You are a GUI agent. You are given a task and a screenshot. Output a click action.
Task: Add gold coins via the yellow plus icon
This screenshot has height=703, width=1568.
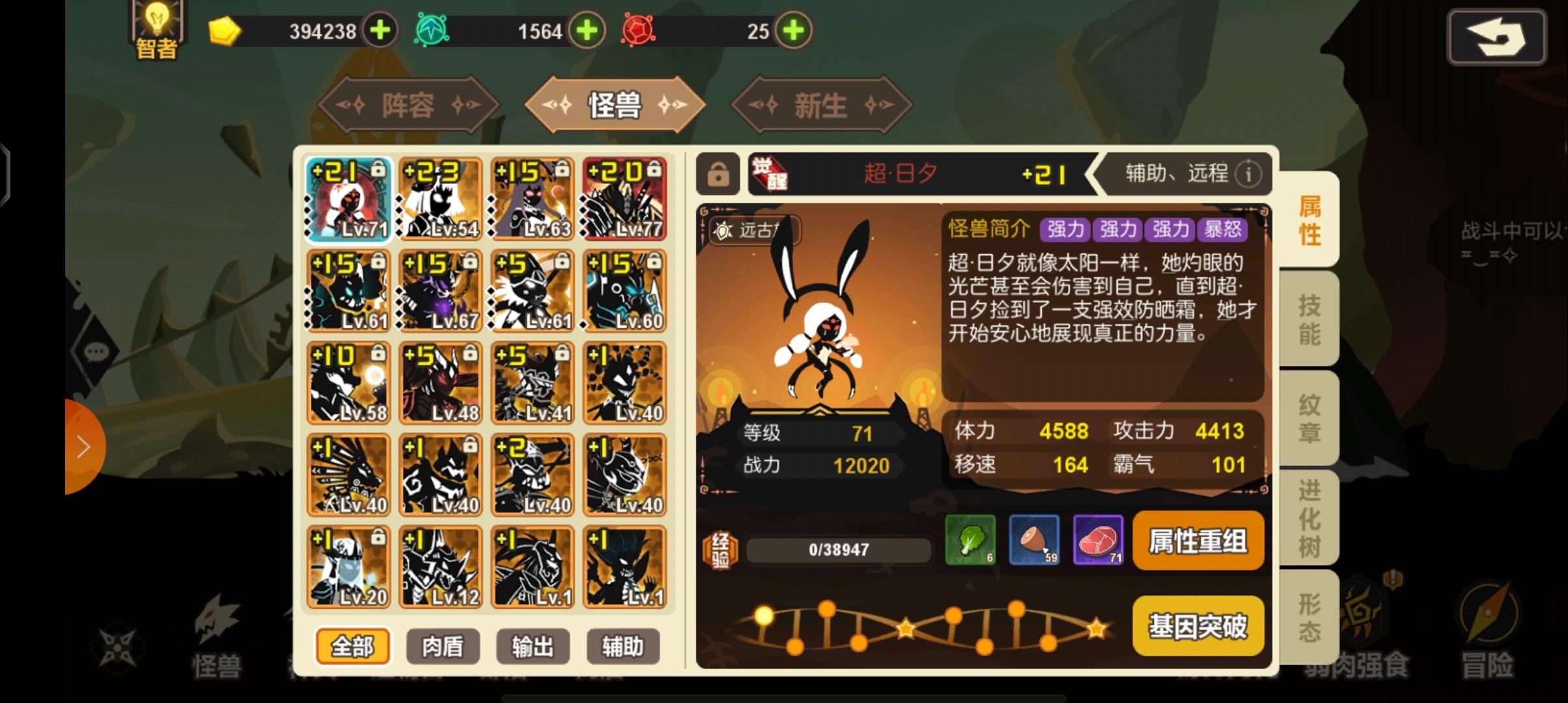pos(380,29)
